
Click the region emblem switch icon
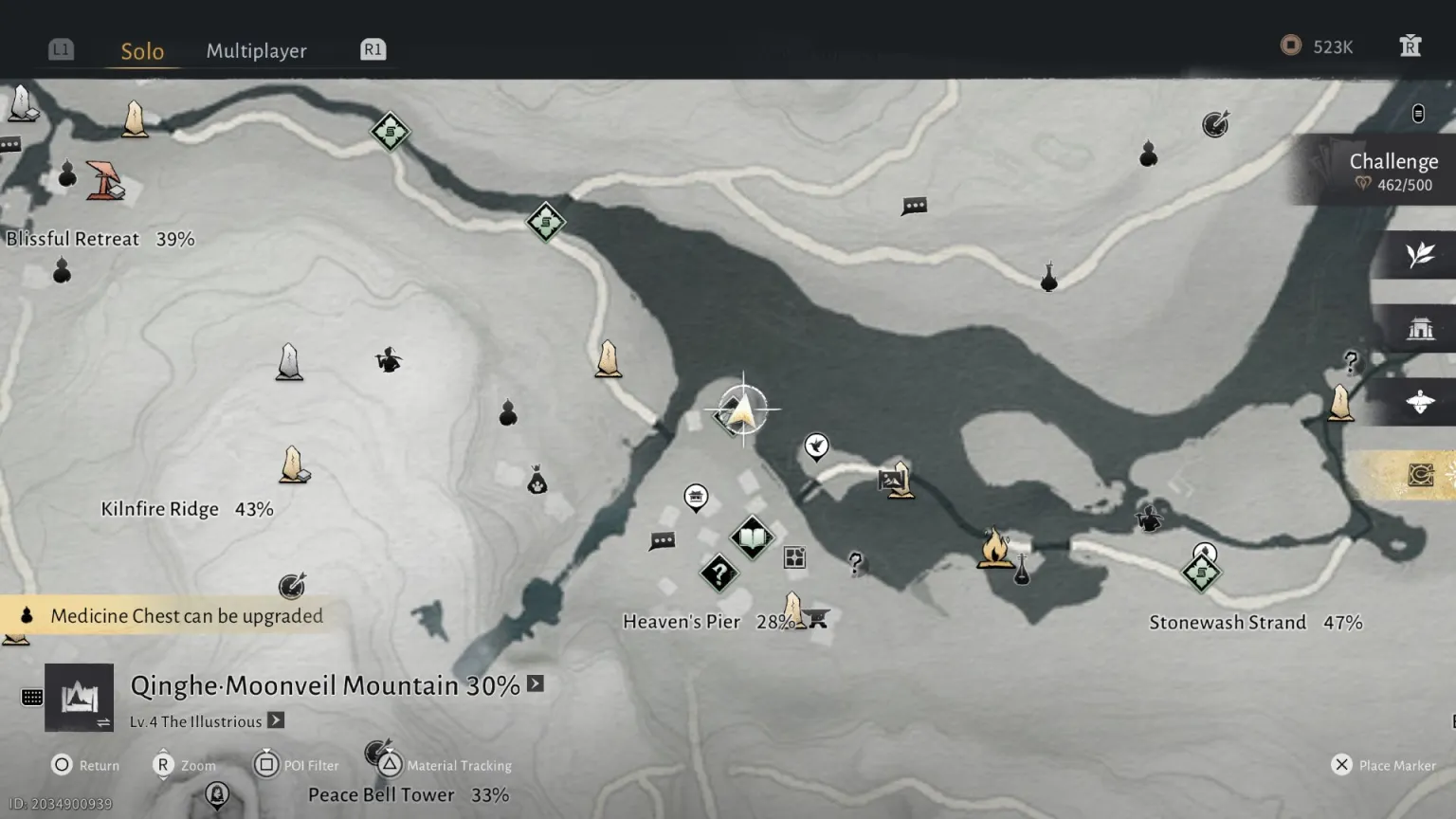(x=80, y=699)
